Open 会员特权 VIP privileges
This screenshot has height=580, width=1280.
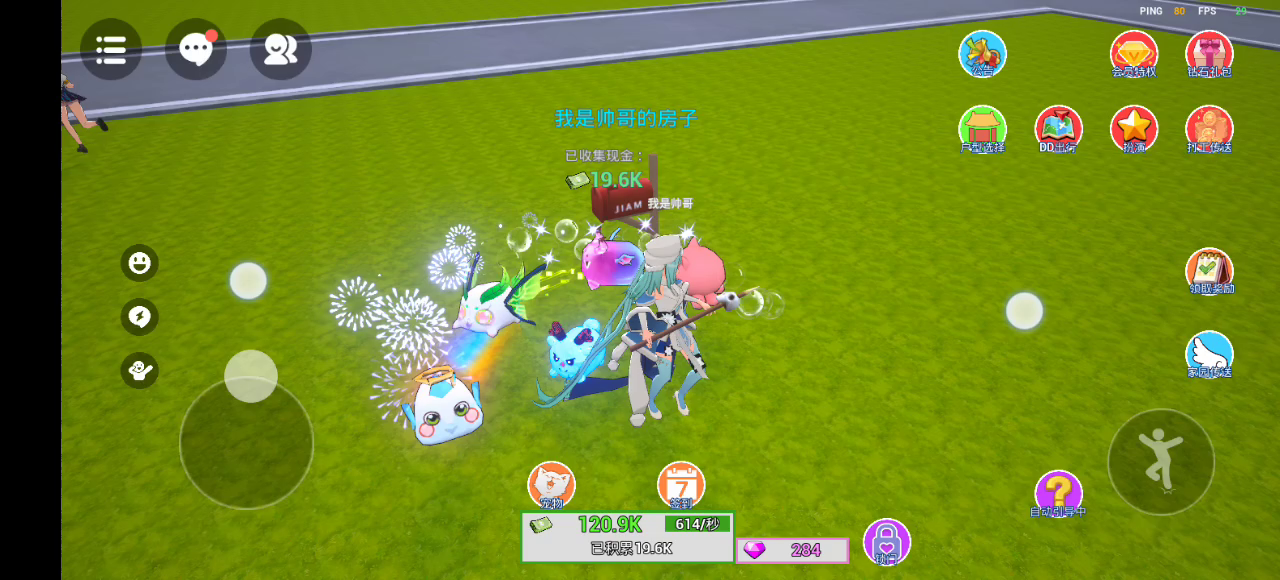coord(1134,54)
